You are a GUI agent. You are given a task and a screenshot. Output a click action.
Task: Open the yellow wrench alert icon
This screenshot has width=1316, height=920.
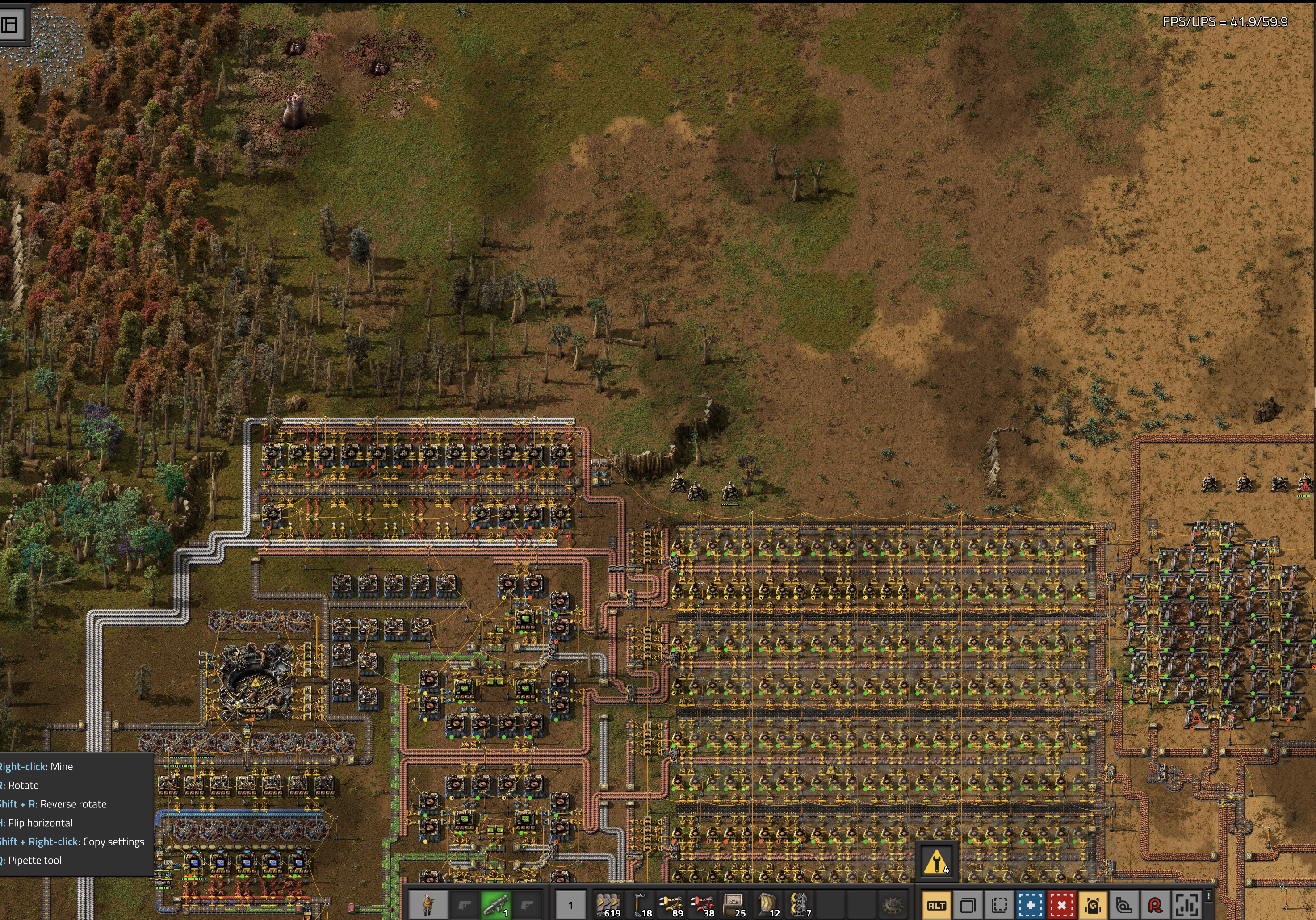[x=936, y=861]
